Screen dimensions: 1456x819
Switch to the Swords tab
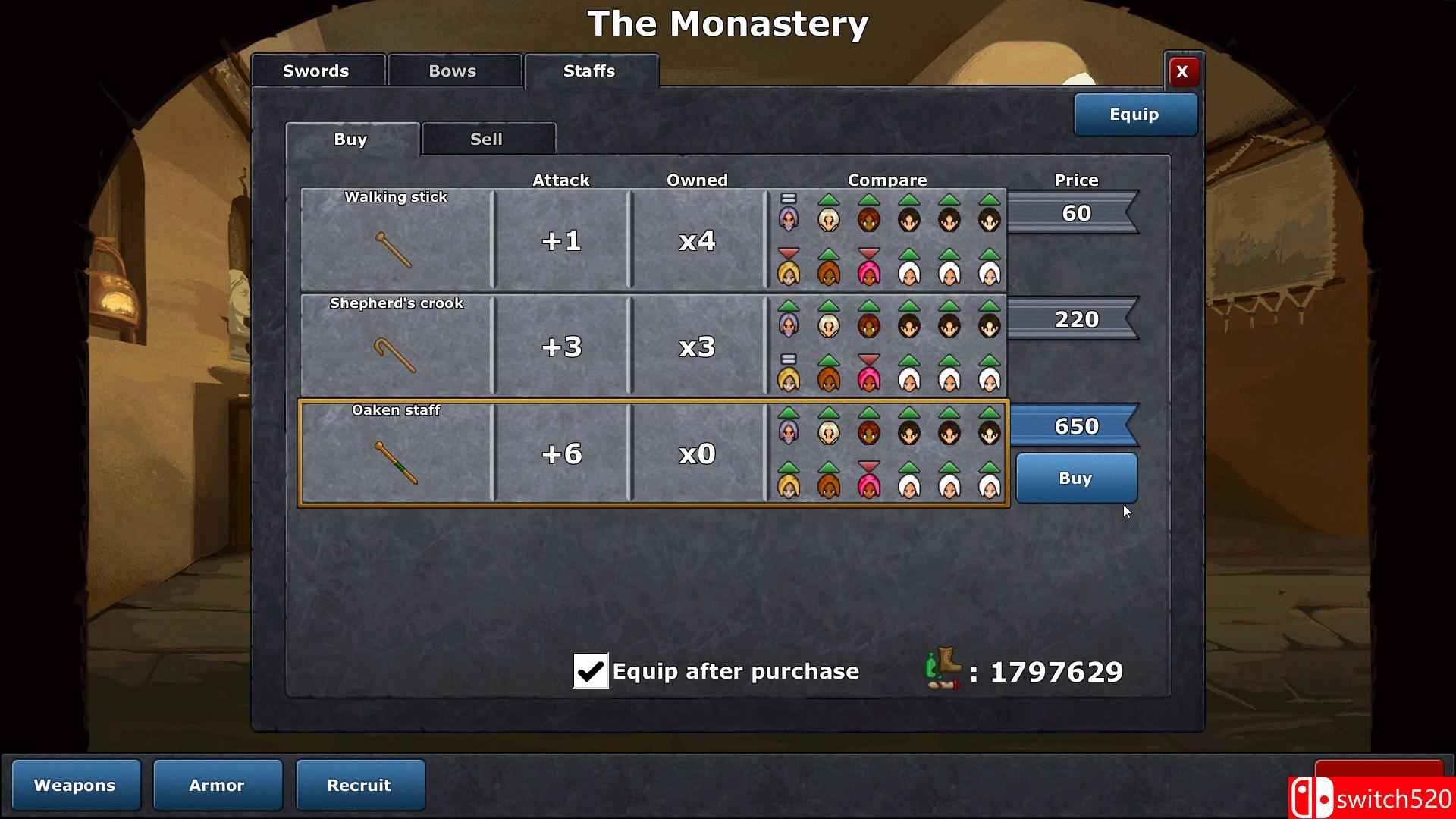point(317,71)
